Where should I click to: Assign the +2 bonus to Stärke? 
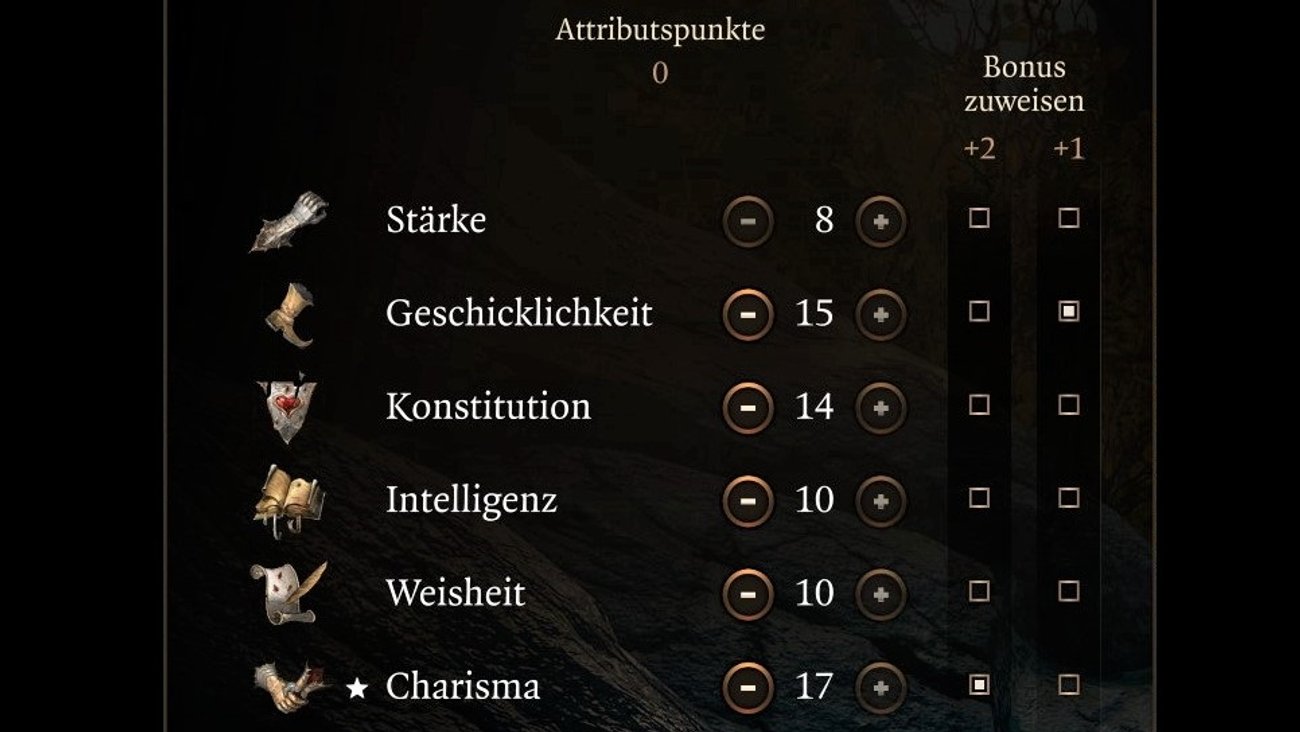pos(979,219)
